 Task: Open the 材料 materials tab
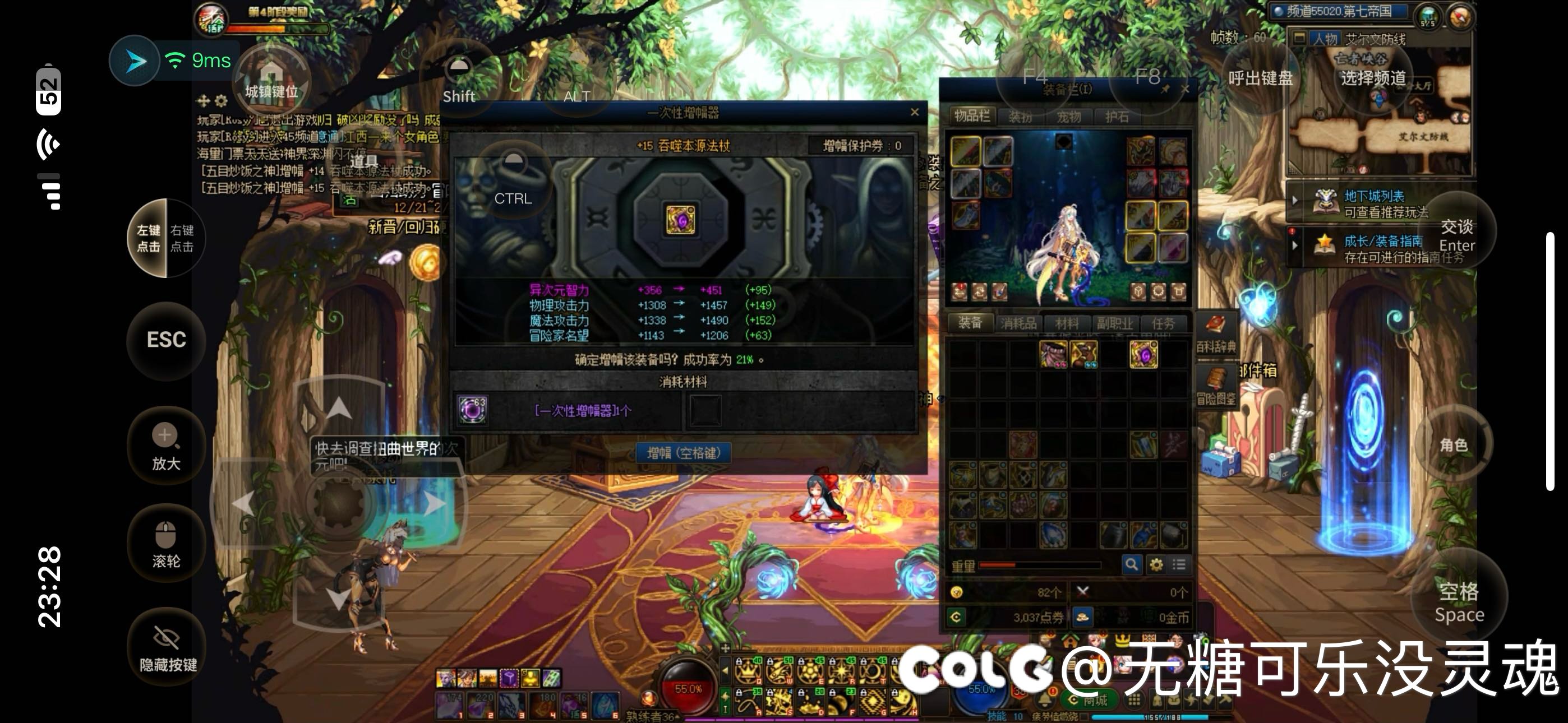pos(1067,323)
